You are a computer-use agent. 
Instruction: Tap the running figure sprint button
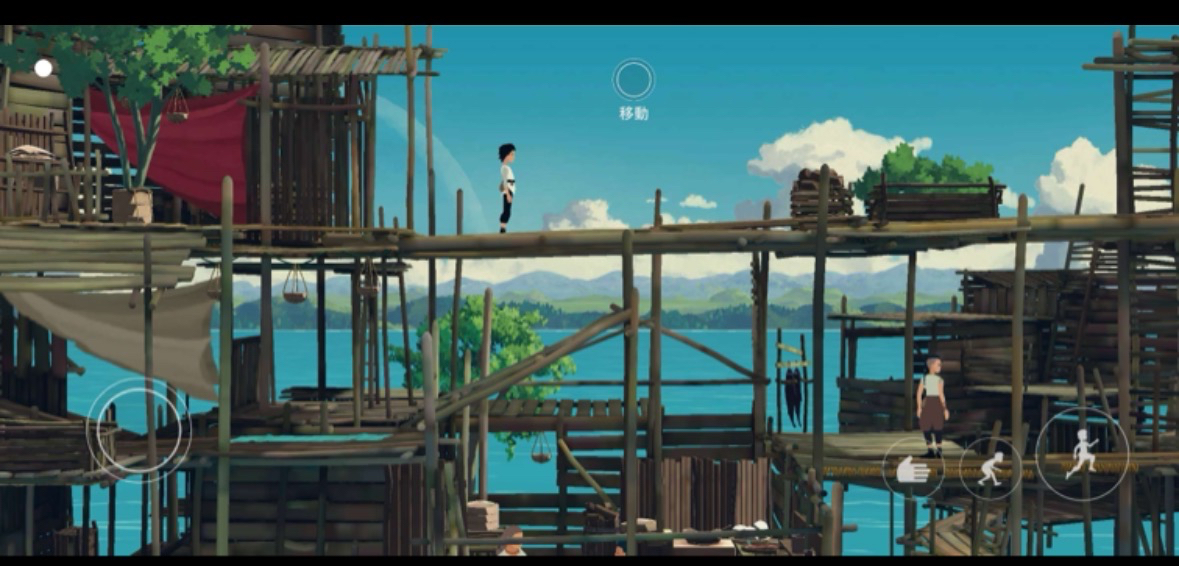click(x=1082, y=454)
